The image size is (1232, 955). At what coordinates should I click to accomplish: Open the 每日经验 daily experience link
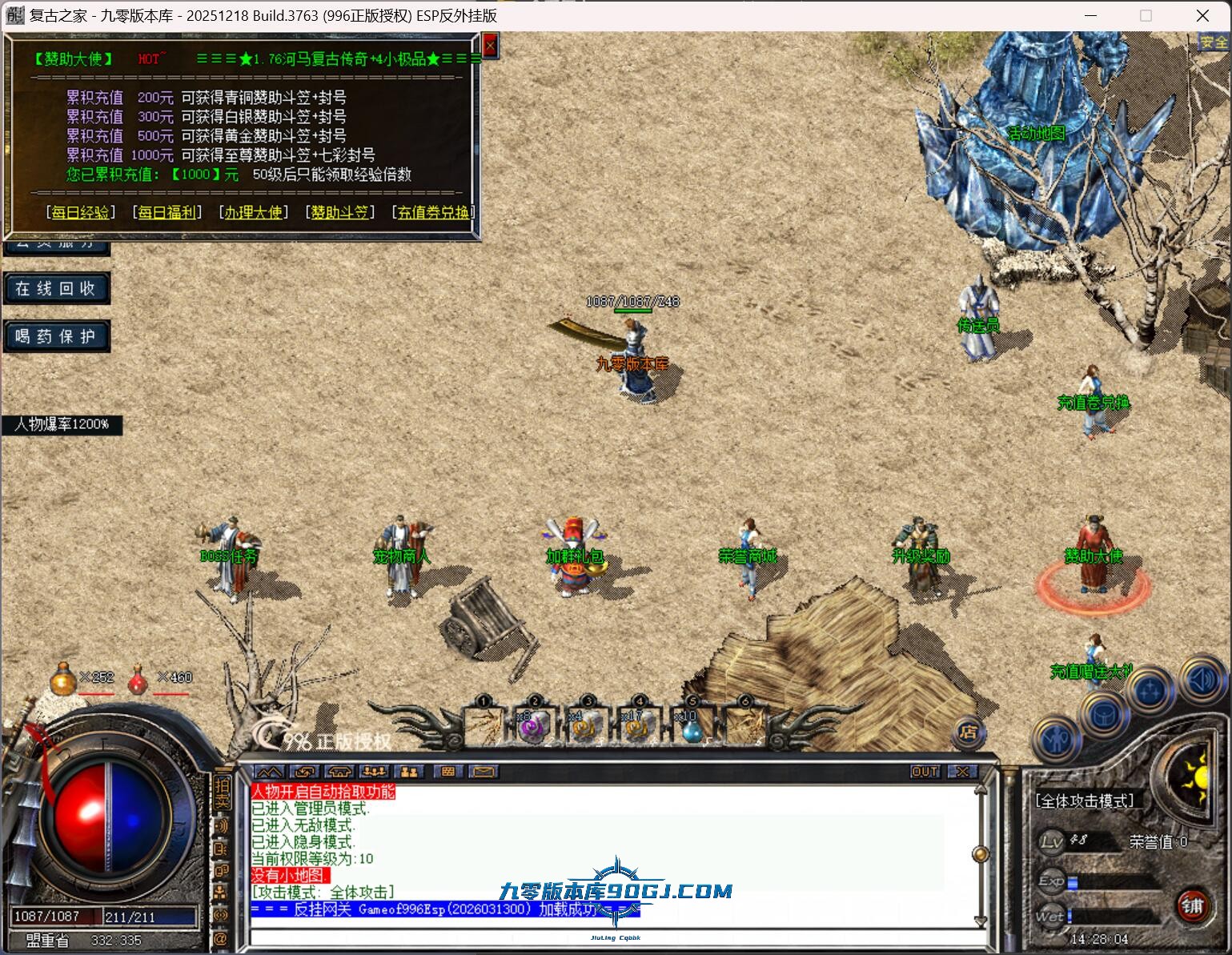click(80, 212)
